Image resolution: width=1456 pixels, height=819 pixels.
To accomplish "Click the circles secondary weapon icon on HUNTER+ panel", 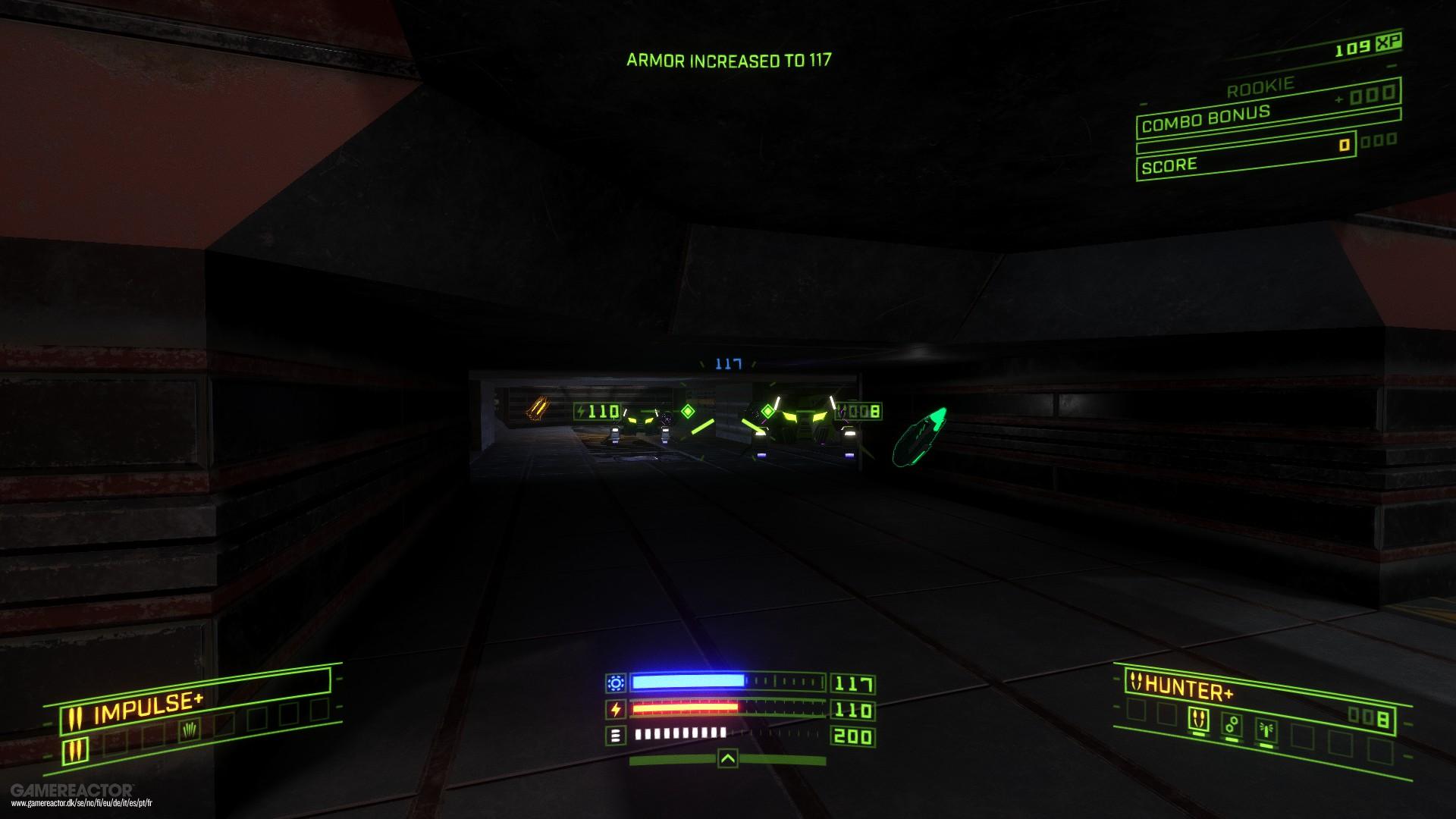I will tap(1232, 723).
